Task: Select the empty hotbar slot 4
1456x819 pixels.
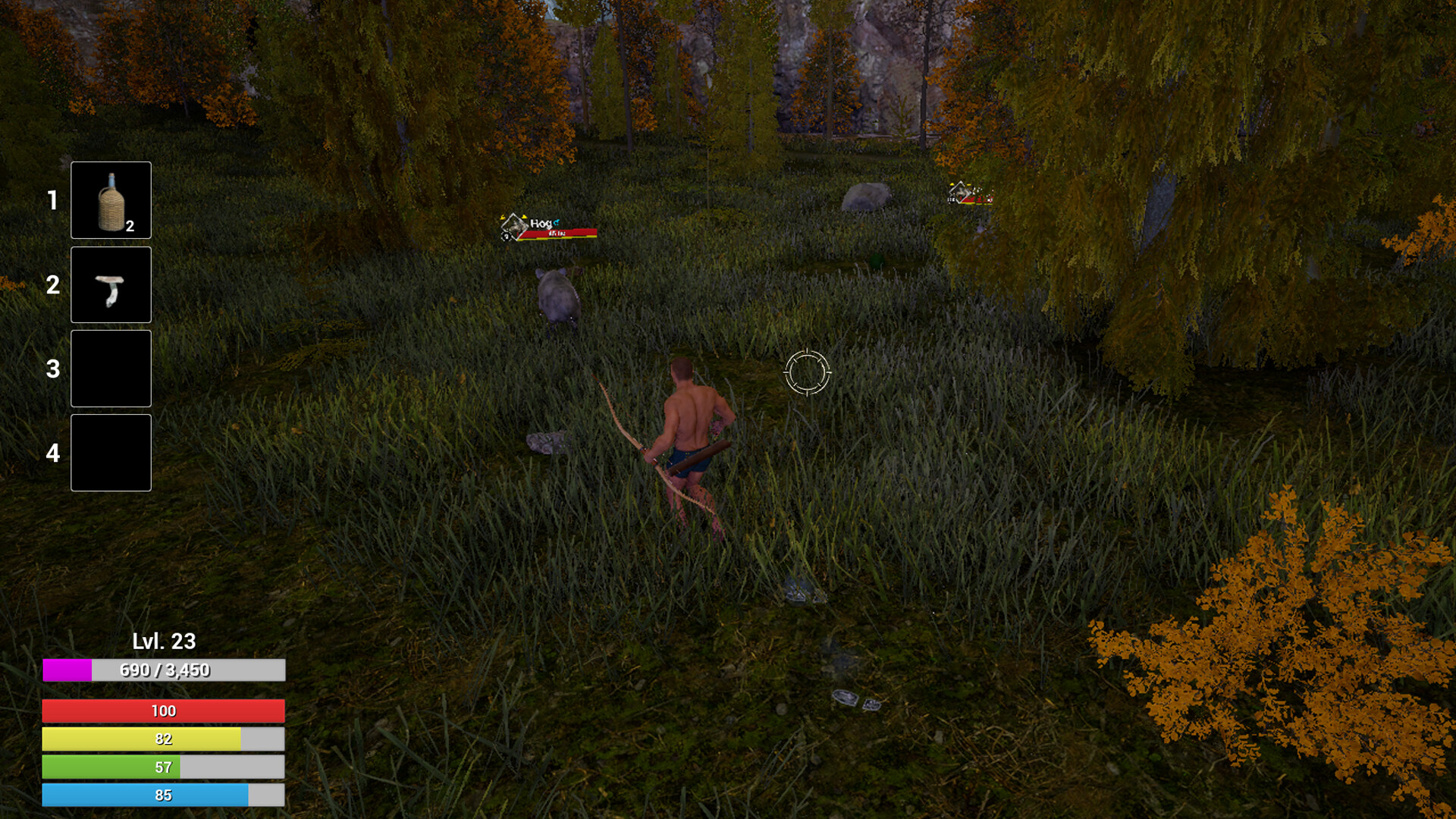Action: [110, 451]
